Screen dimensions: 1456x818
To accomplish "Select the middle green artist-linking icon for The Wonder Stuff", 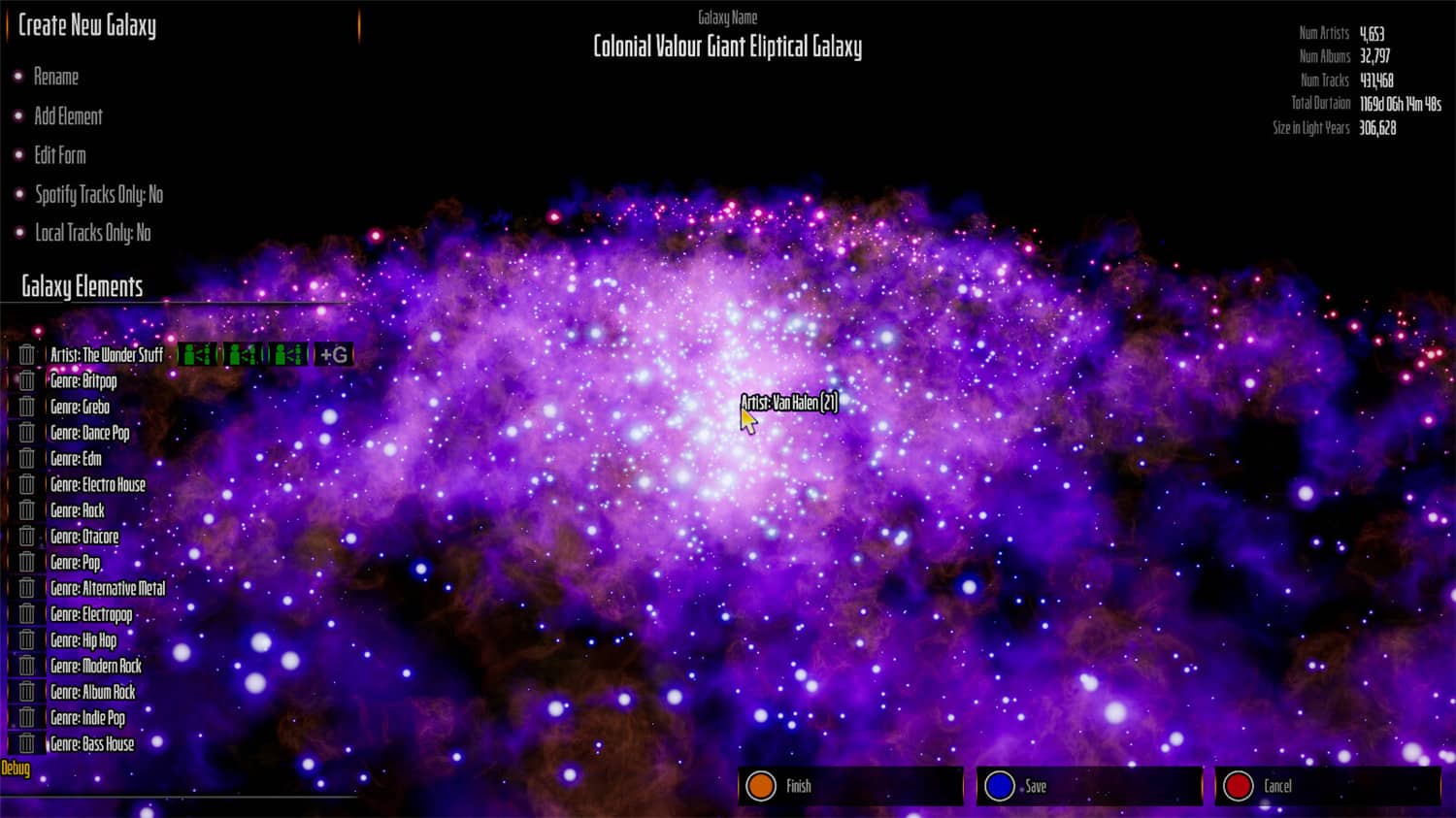I will pos(243,354).
